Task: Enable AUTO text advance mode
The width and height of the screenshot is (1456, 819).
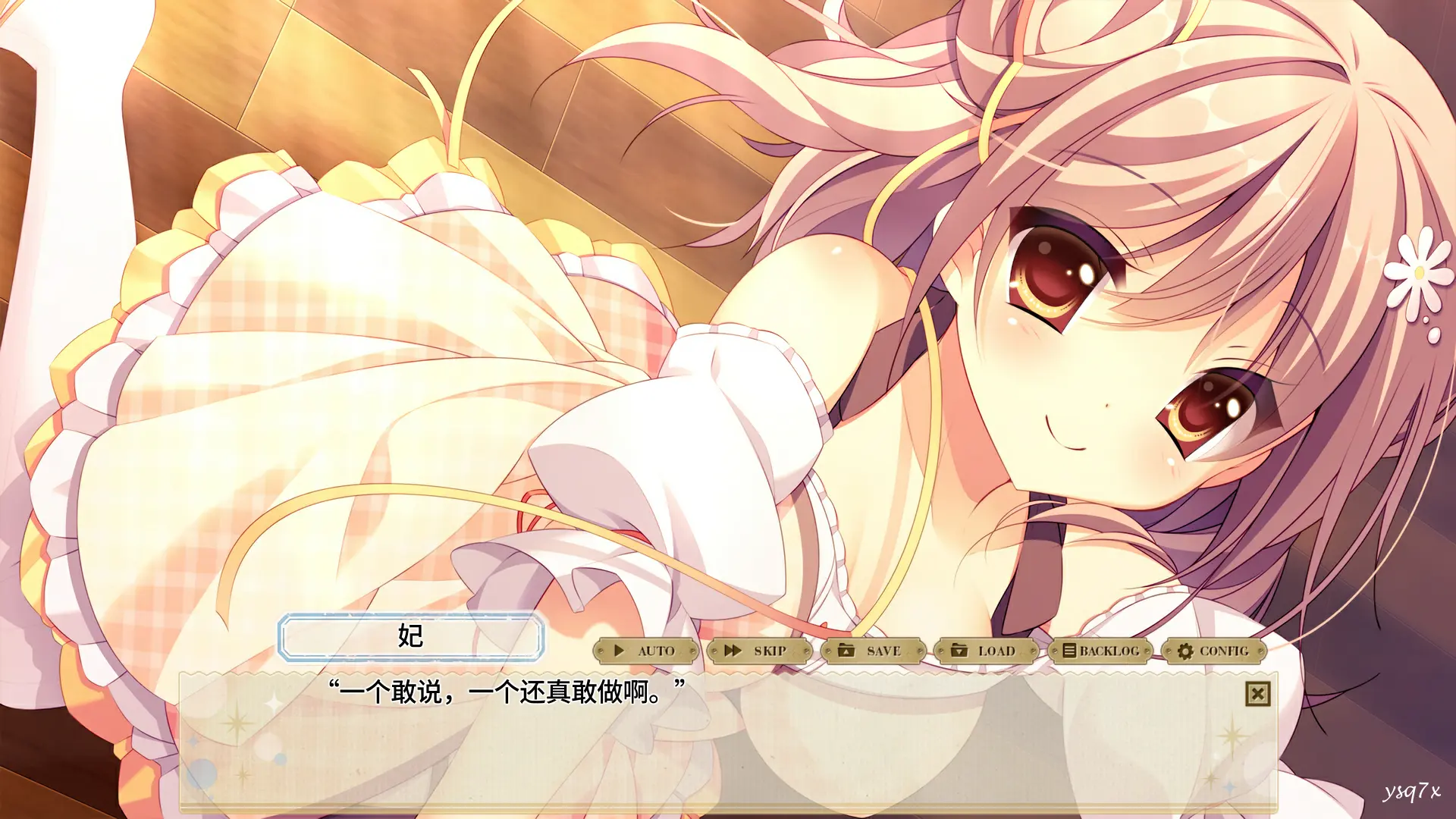Action: [x=645, y=651]
